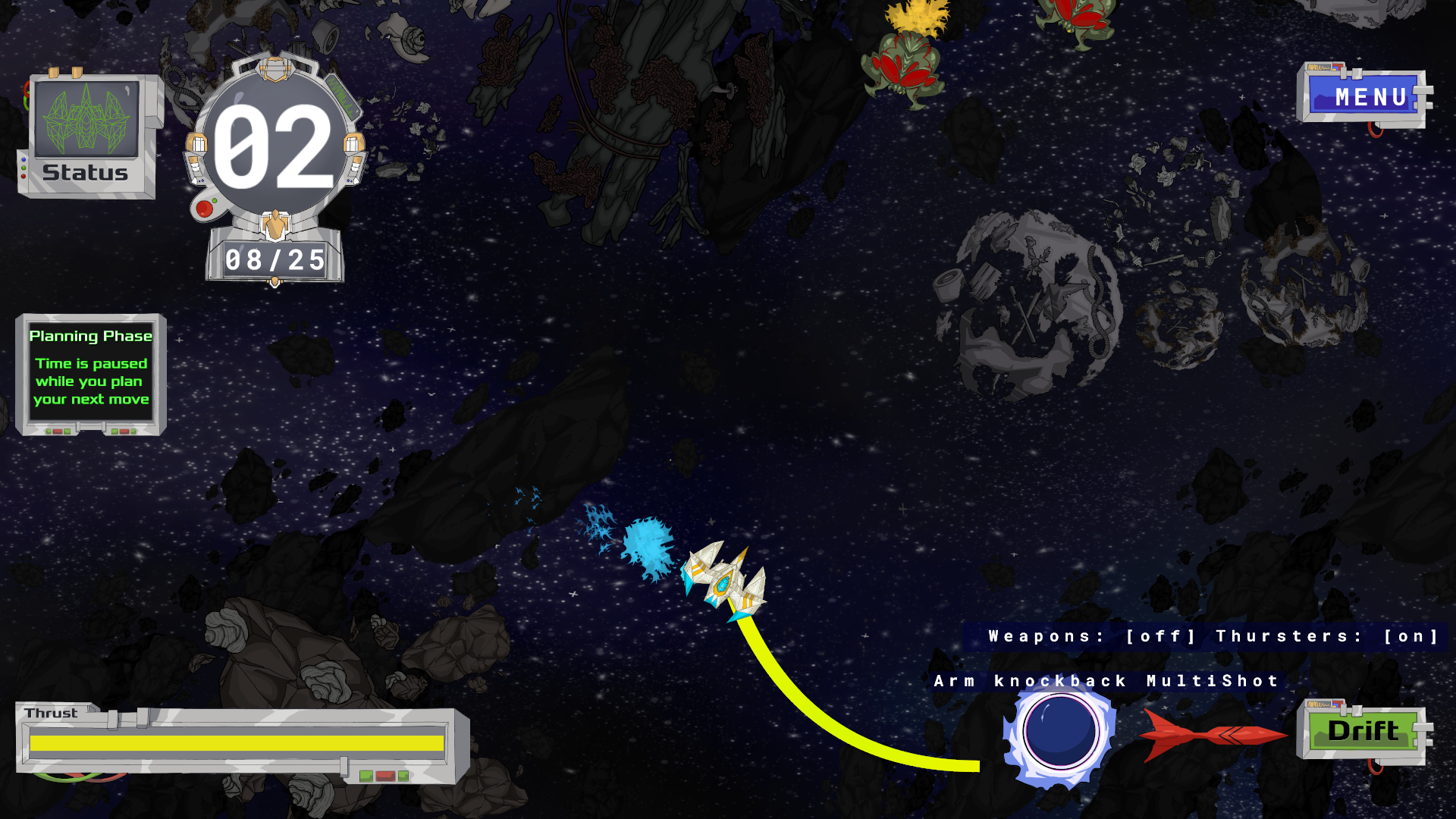Viewport: 1456px width, 819px height.
Task: Select the red MultiShot missile icon
Action: [x=1212, y=734]
